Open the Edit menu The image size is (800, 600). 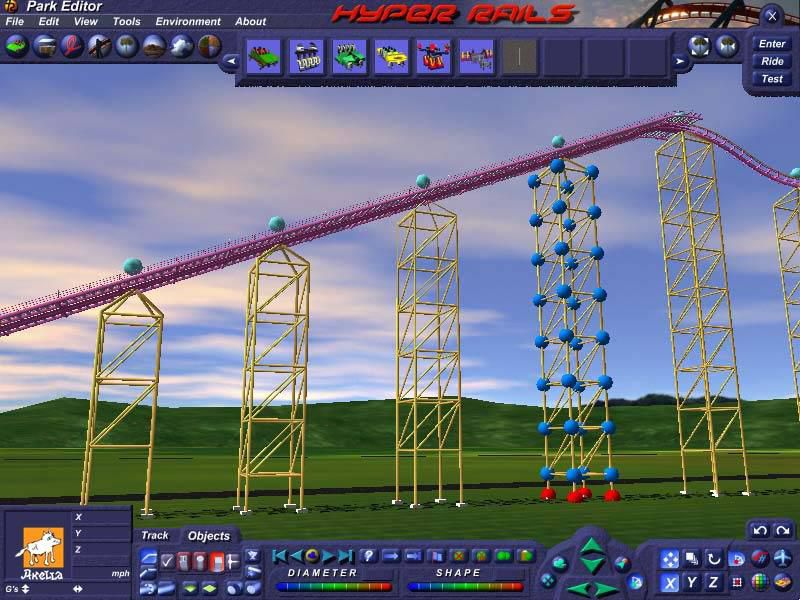(49, 21)
